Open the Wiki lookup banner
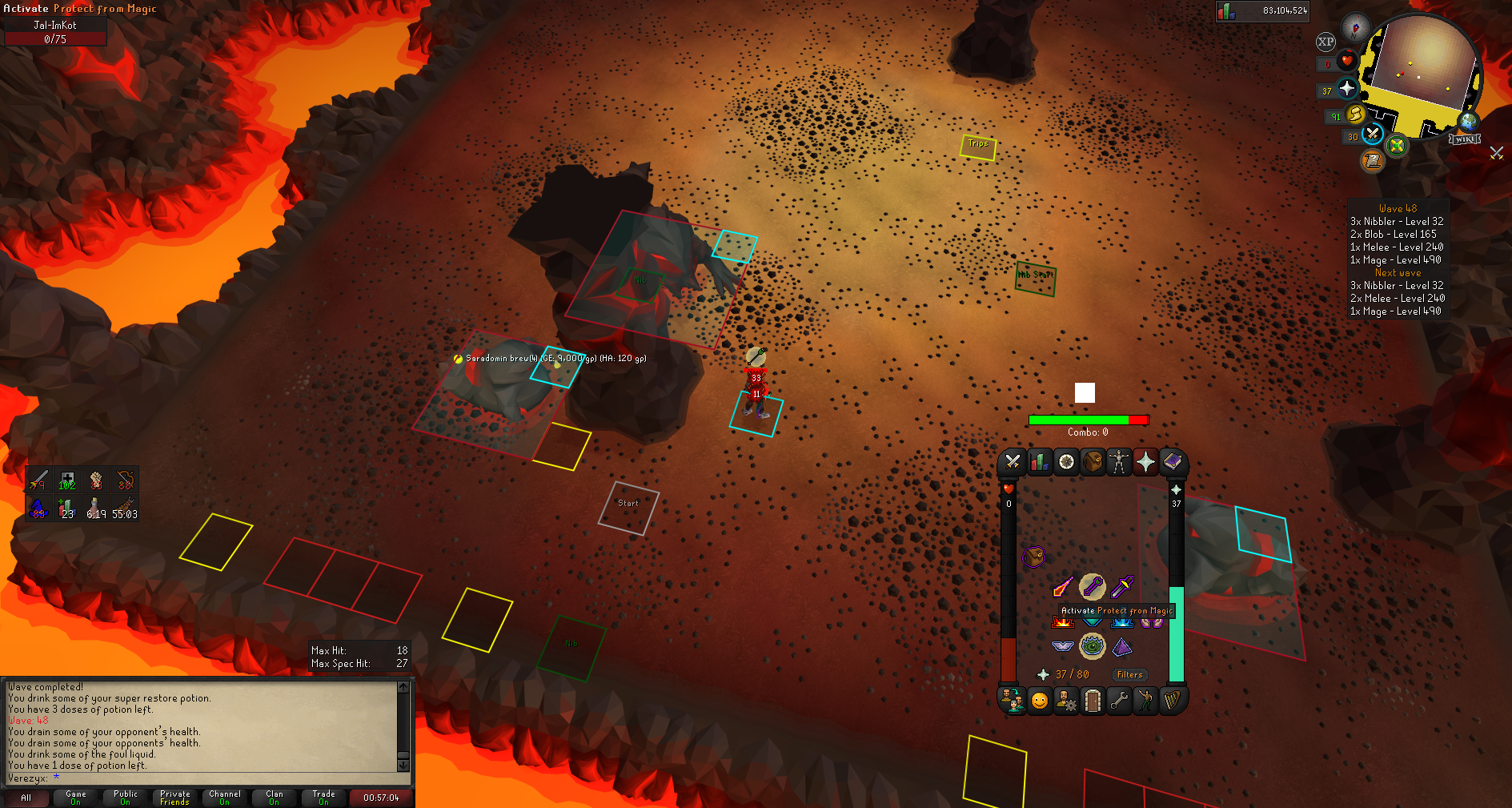Image resolution: width=1512 pixels, height=808 pixels. click(1465, 139)
